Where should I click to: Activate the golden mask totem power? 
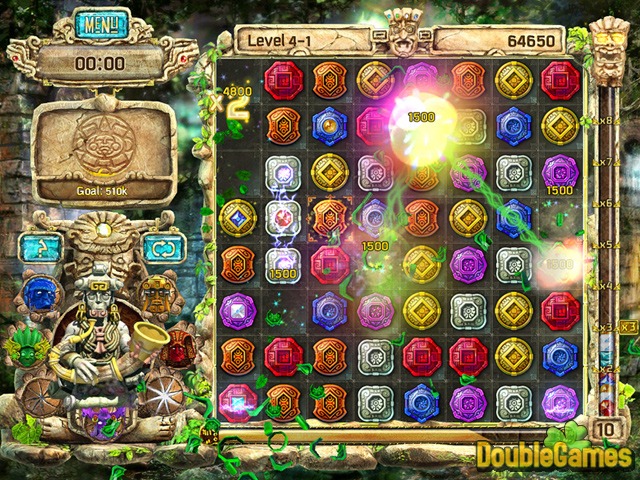pos(156,294)
